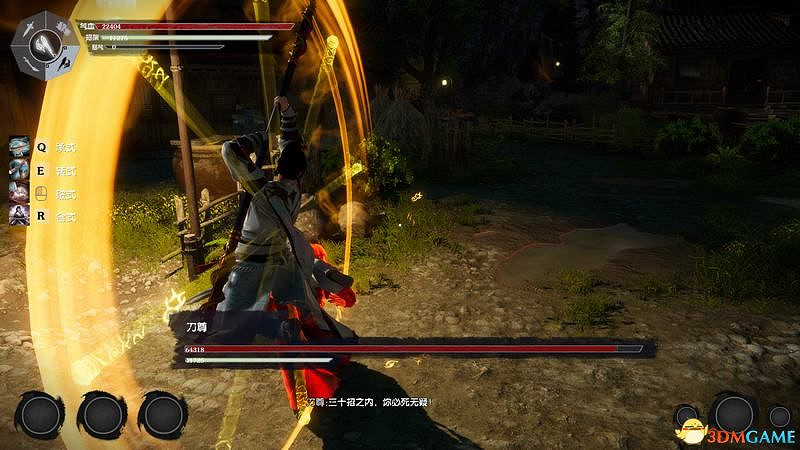Use the 转式 skill icon
This screenshot has width=800, height=450.
(x=20, y=169)
